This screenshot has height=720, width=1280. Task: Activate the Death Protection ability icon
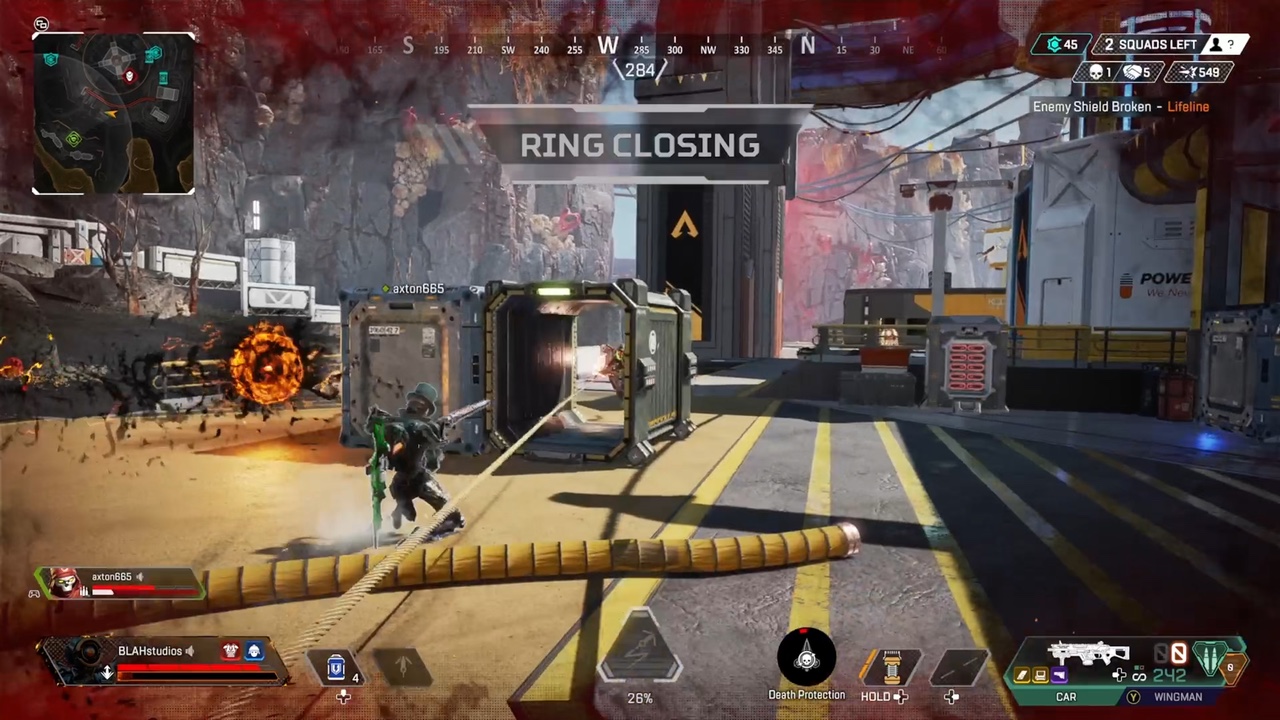click(806, 657)
